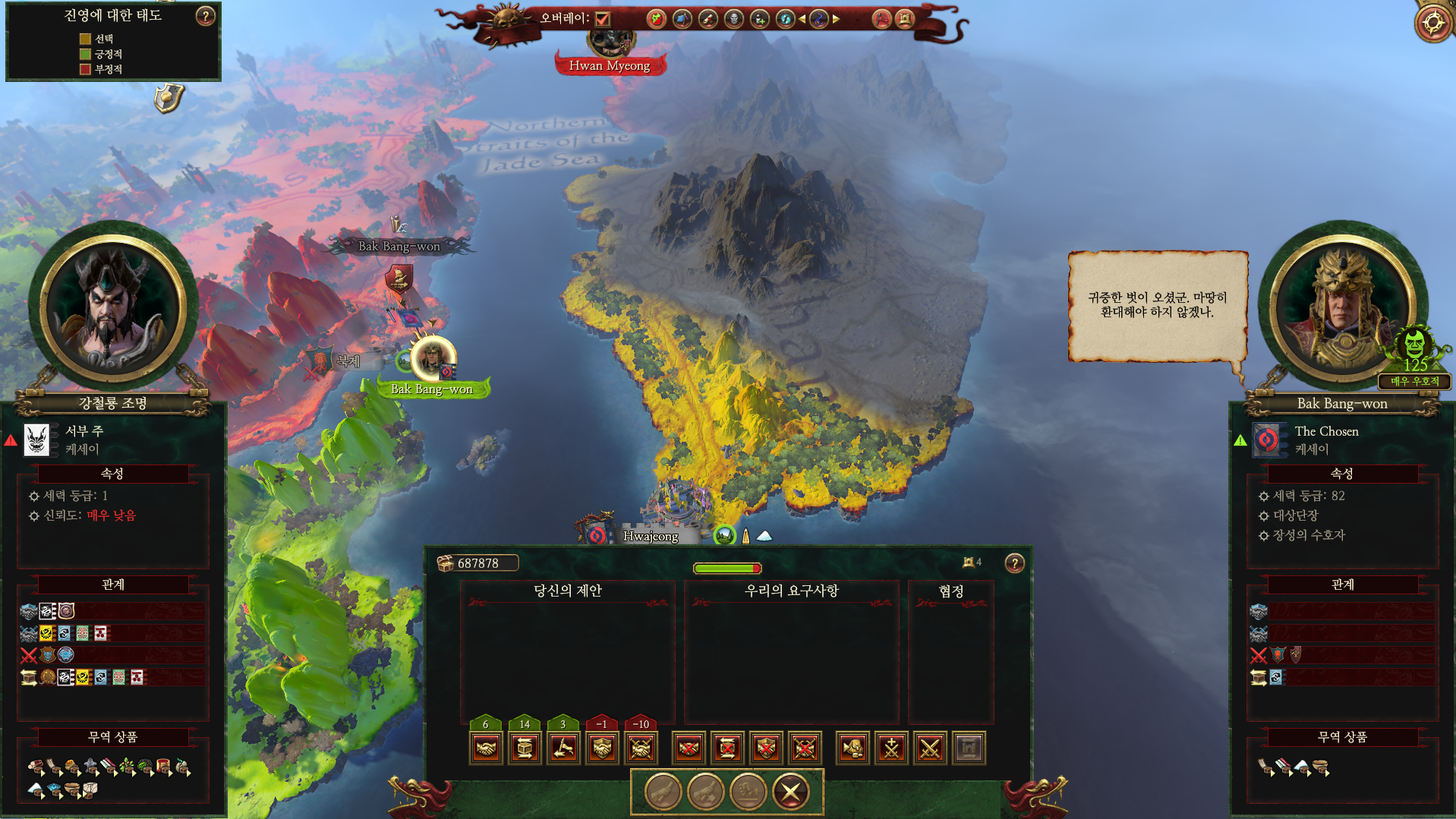Close diplomacy with the red X button
Viewport: 1456px width, 819px height.
coord(790,792)
